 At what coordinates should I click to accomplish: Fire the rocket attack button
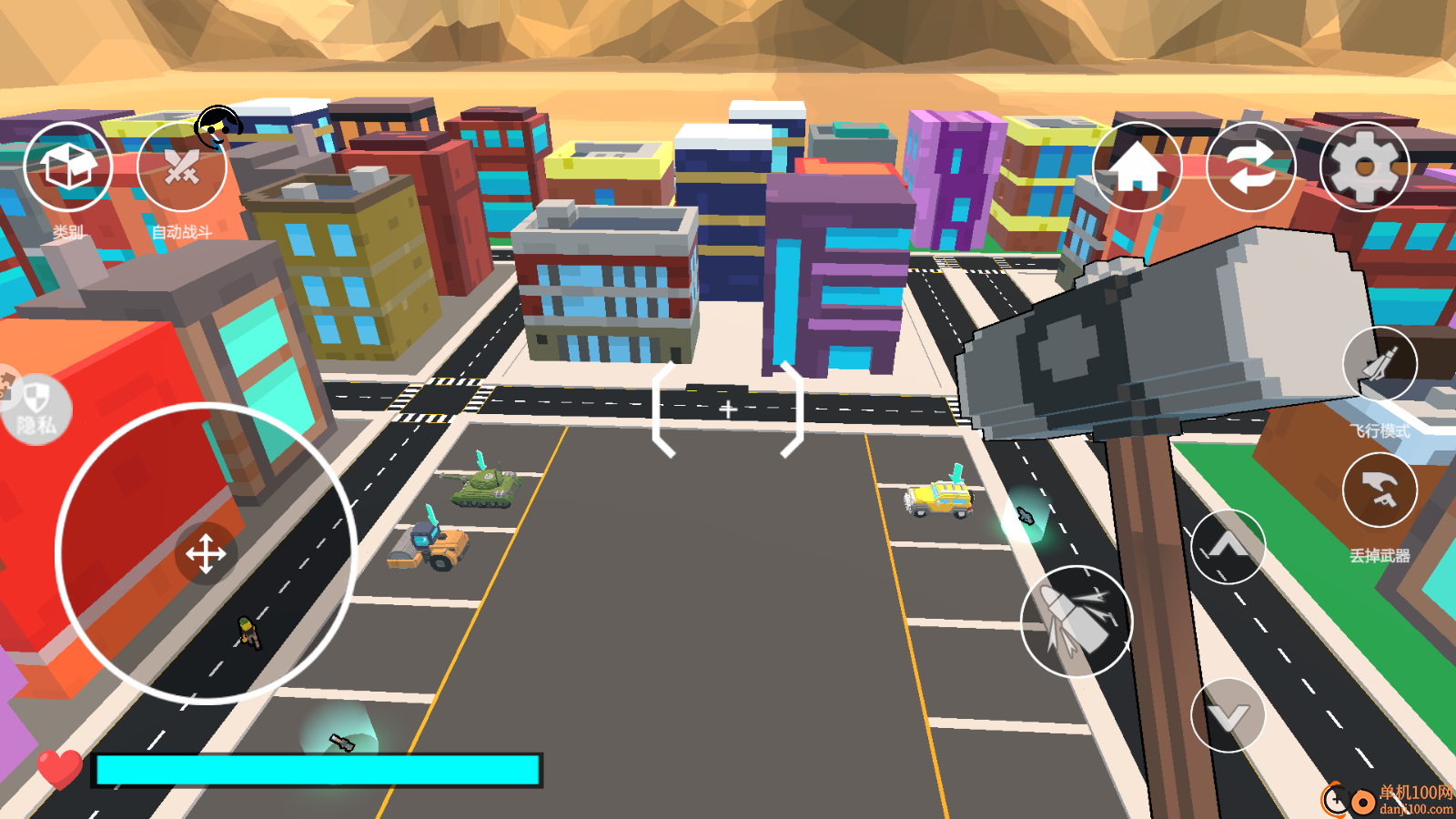pyautogui.click(x=1077, y=622)
